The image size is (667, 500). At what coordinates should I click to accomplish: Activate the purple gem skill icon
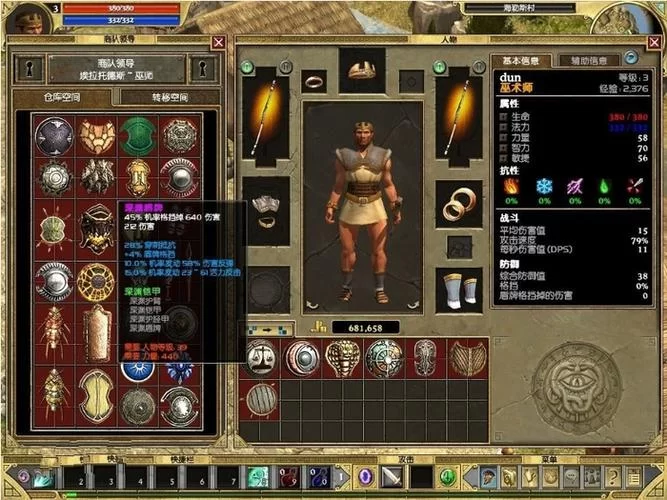click(x=365, y=478)
